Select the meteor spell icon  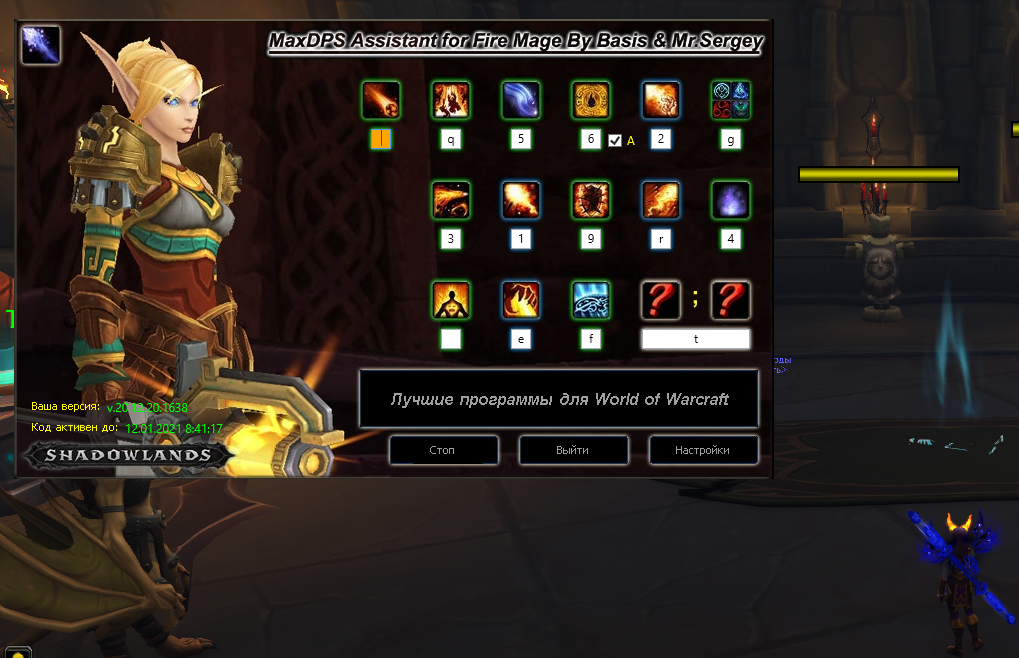[x=381, y=100]
